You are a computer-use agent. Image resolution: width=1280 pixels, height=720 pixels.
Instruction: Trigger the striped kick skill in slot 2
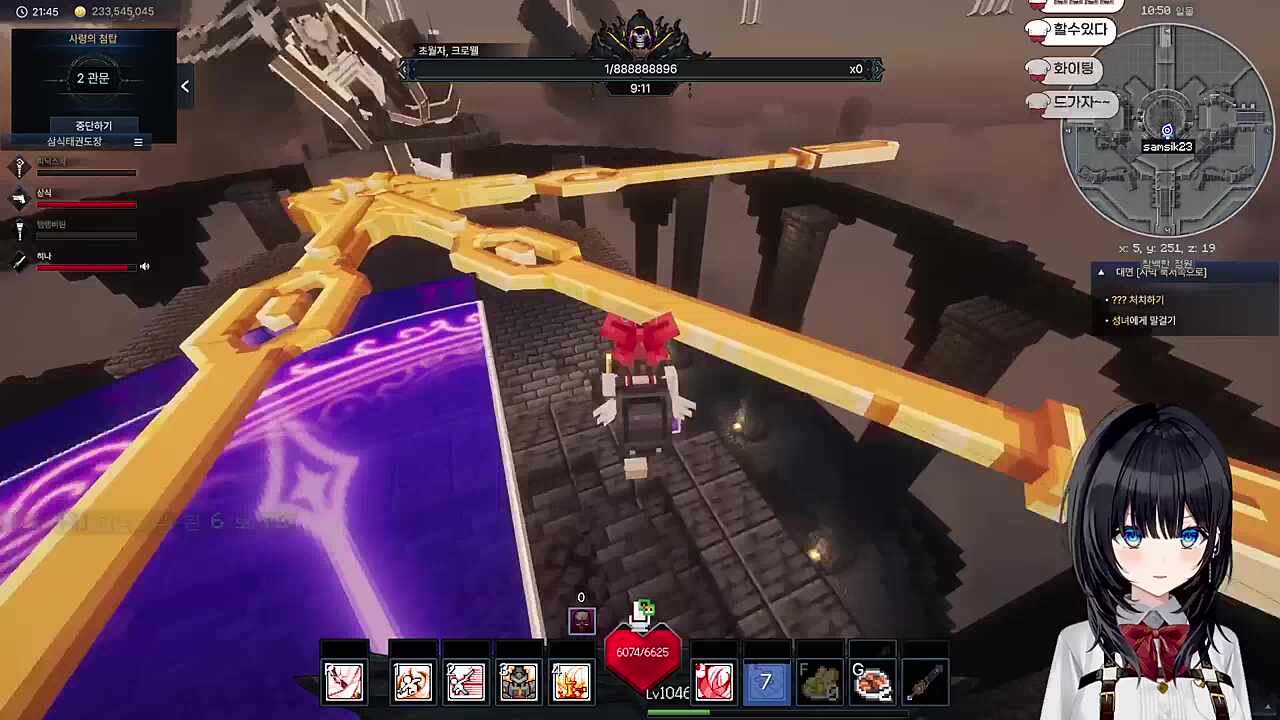(465, 682)
